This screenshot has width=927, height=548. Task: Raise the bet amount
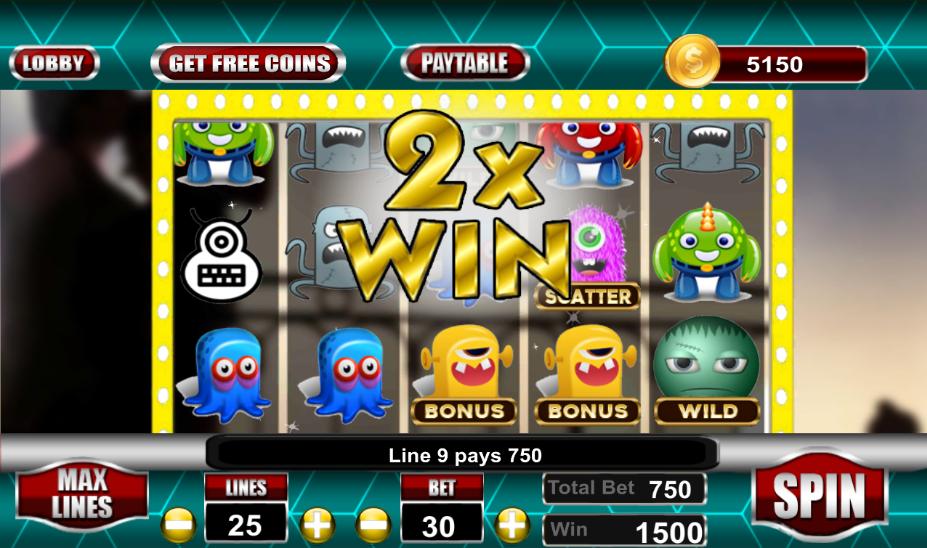coord(512,523)
